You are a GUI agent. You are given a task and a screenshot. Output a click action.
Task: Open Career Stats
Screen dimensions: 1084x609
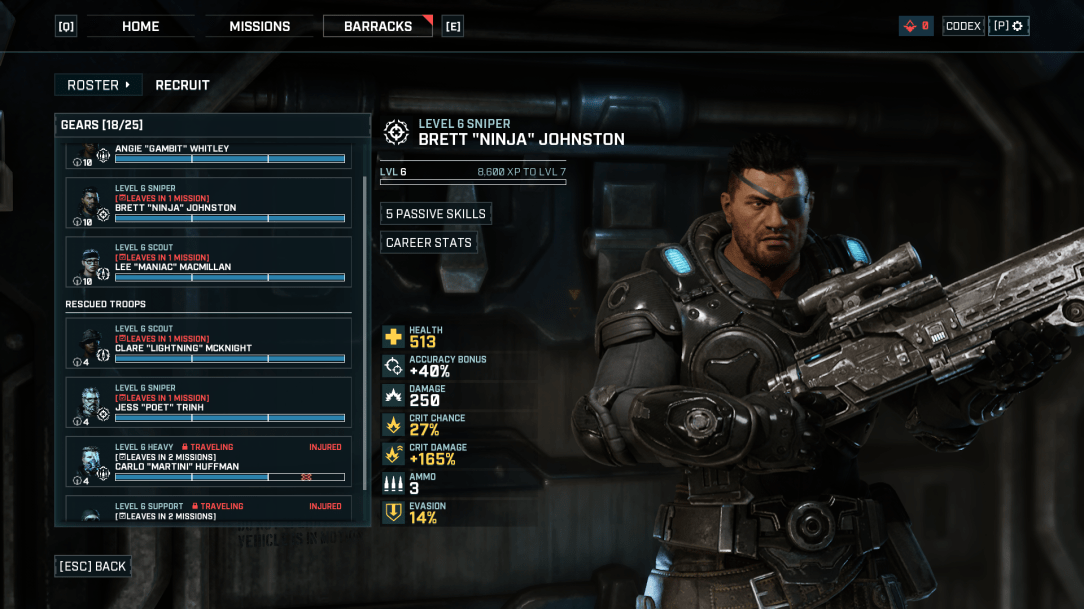429,243
